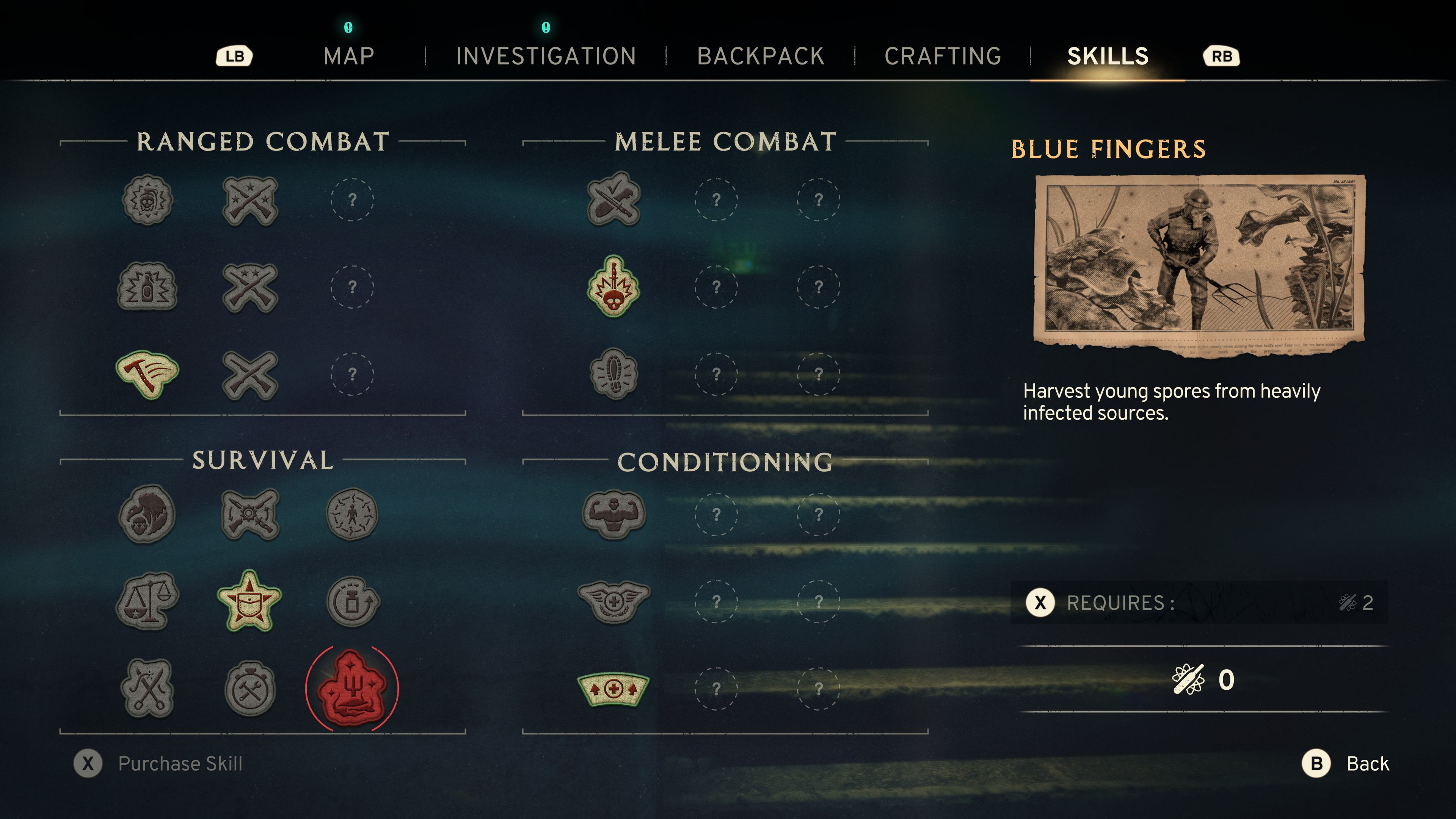Choose the green medic armband skill
Image resolution: width=1456 pixels, height=819 pixels.
[613, 689]
